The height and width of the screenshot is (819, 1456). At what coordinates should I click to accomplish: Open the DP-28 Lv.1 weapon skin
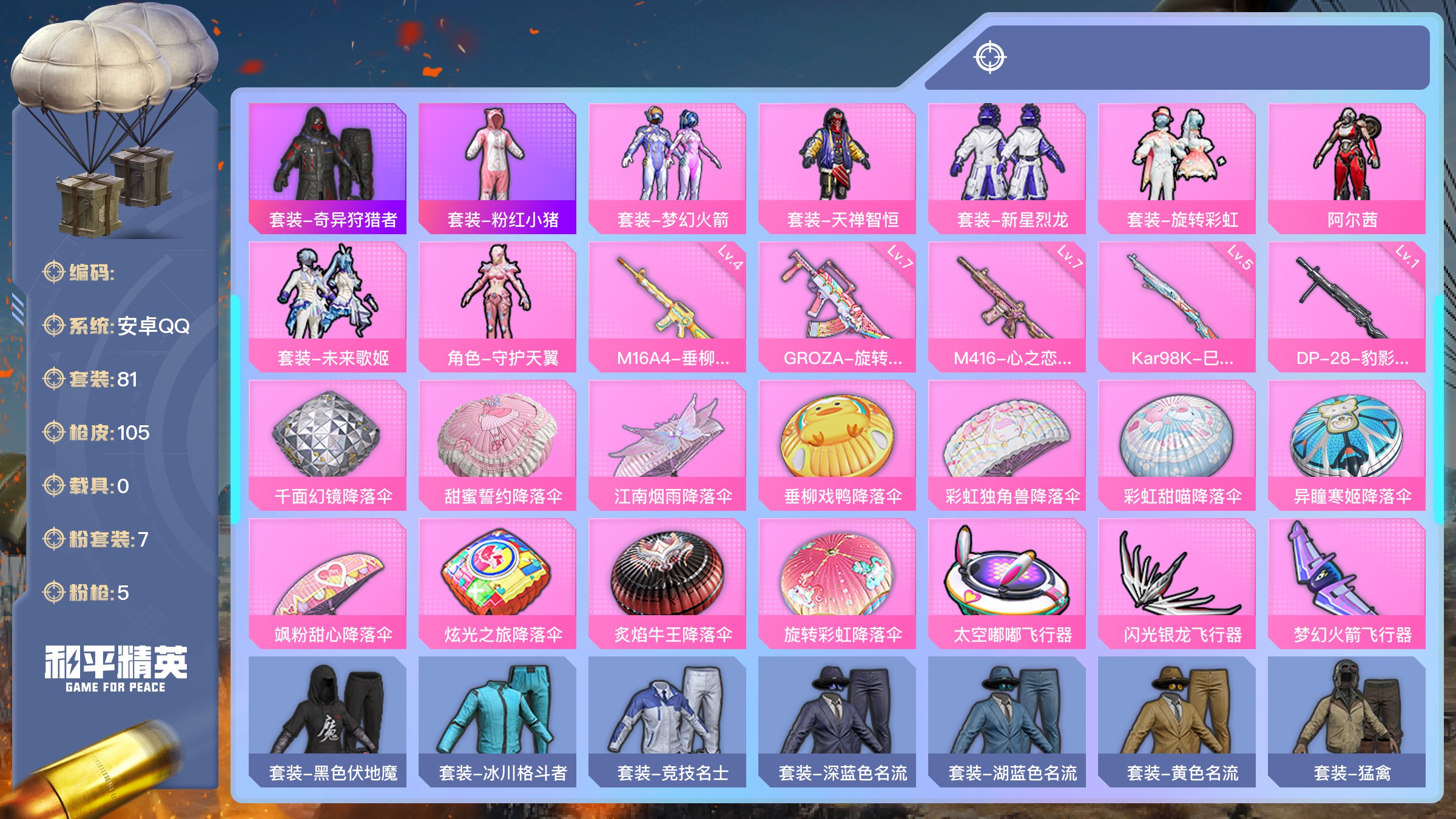(1347, 306)
